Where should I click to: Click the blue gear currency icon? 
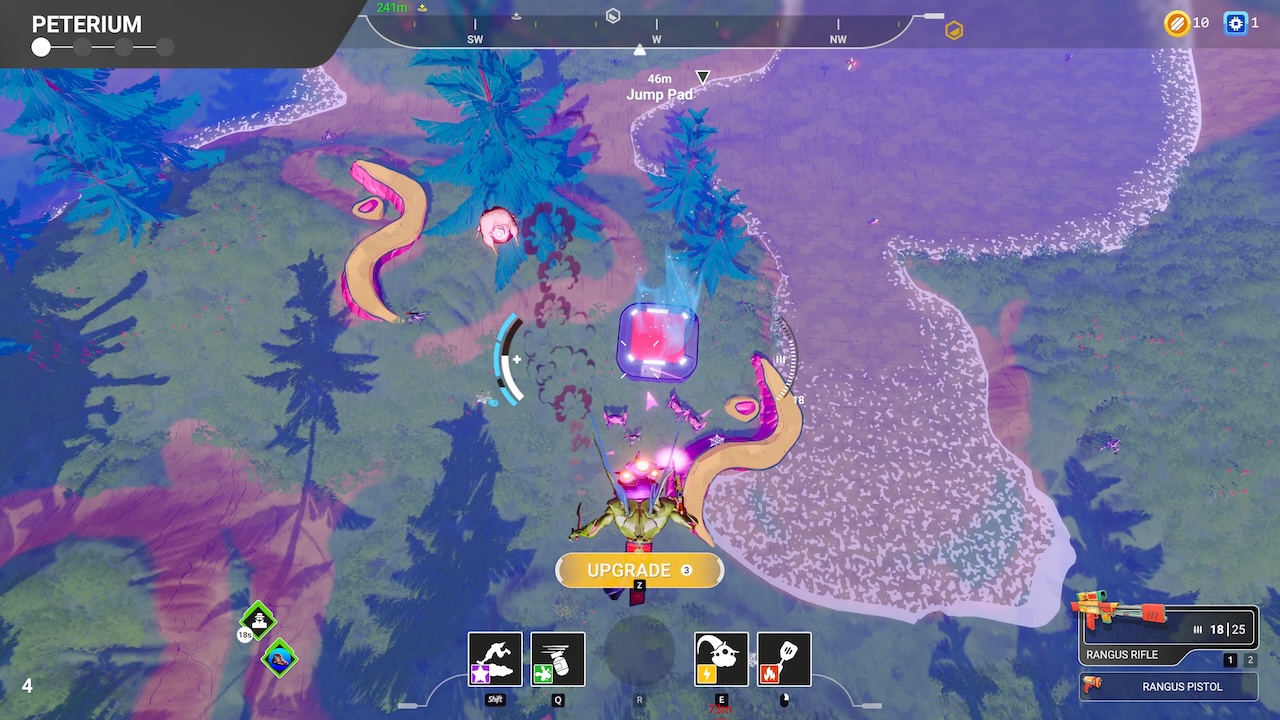1236,23
